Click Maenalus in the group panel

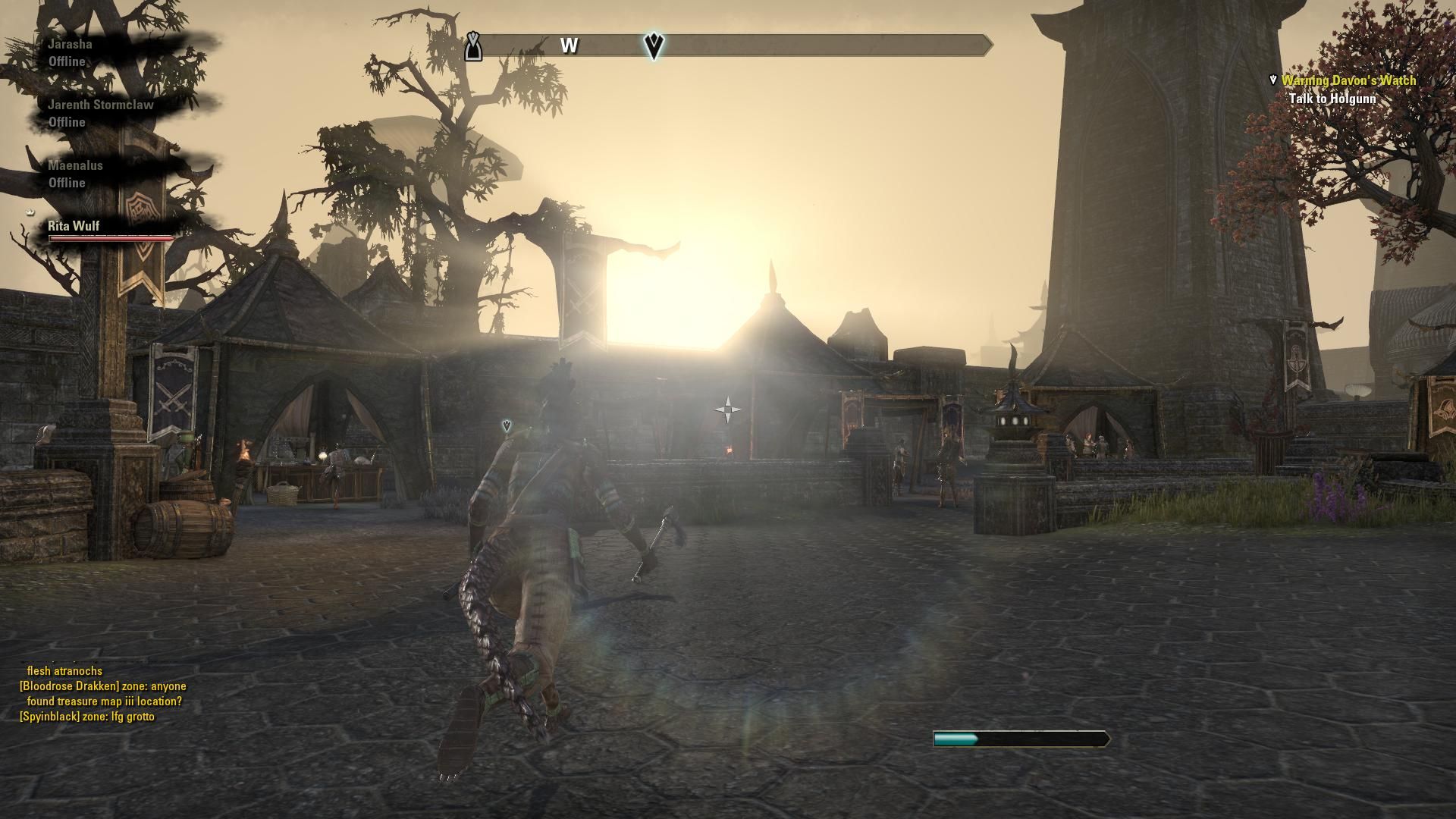(75, 166)
